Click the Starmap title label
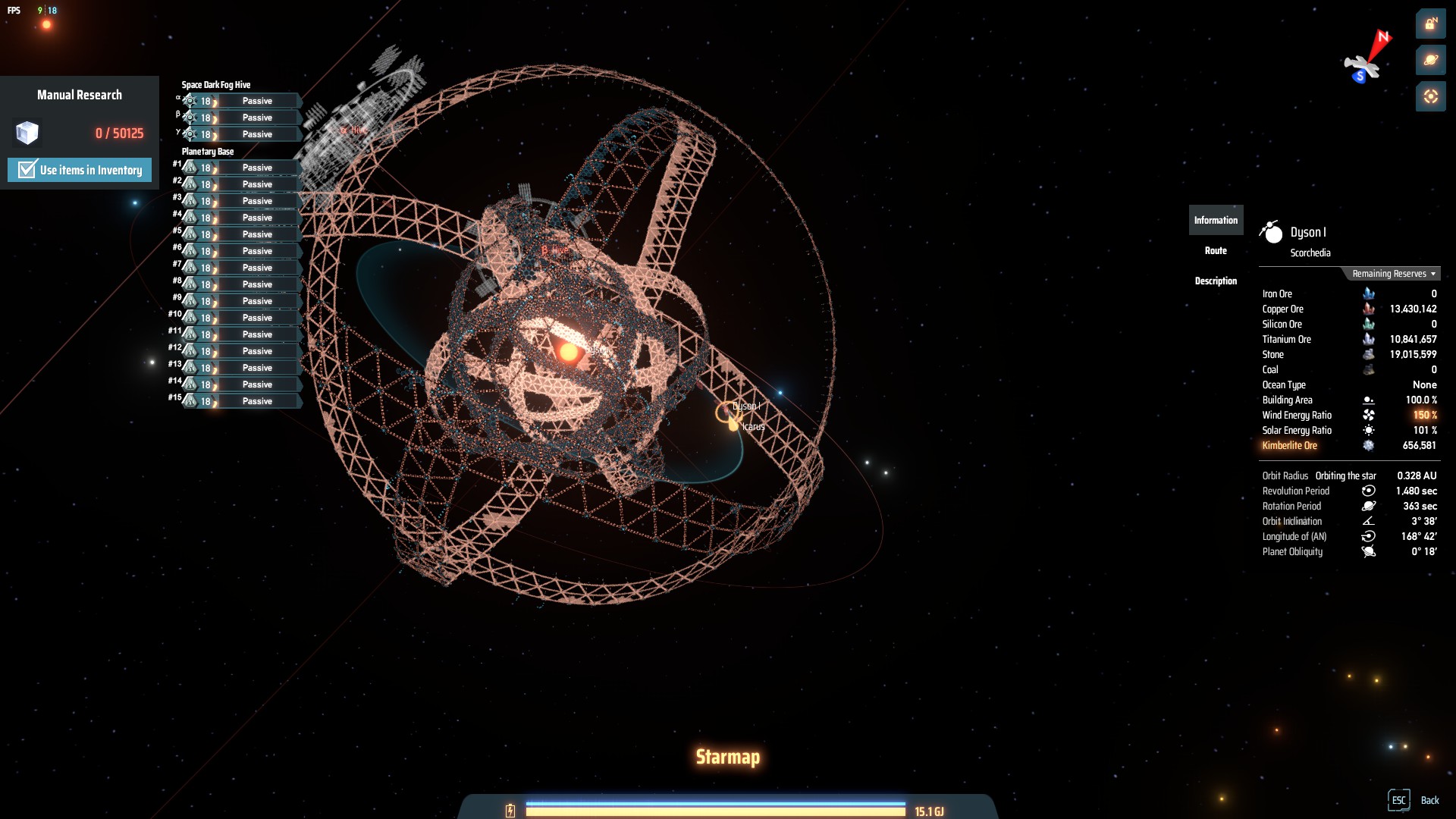The height and width of the screenshot is (819, 1456). 727,756
